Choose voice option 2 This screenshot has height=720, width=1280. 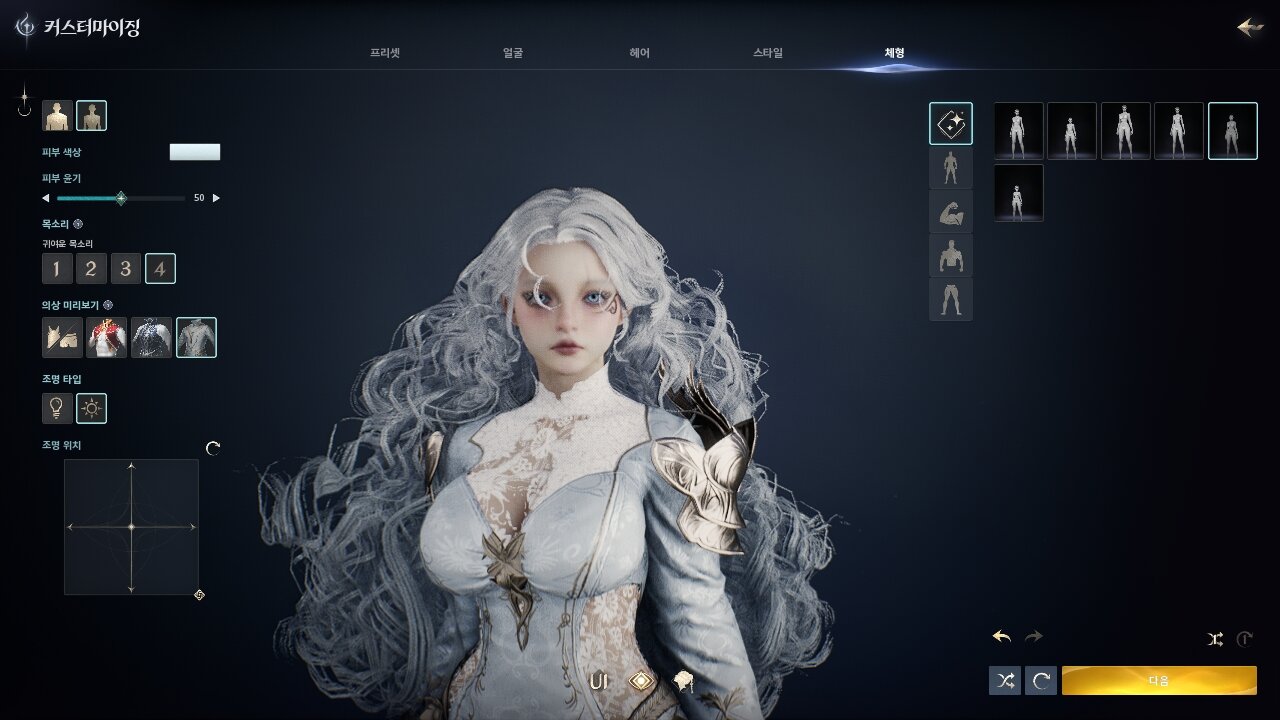pos(91,268)
